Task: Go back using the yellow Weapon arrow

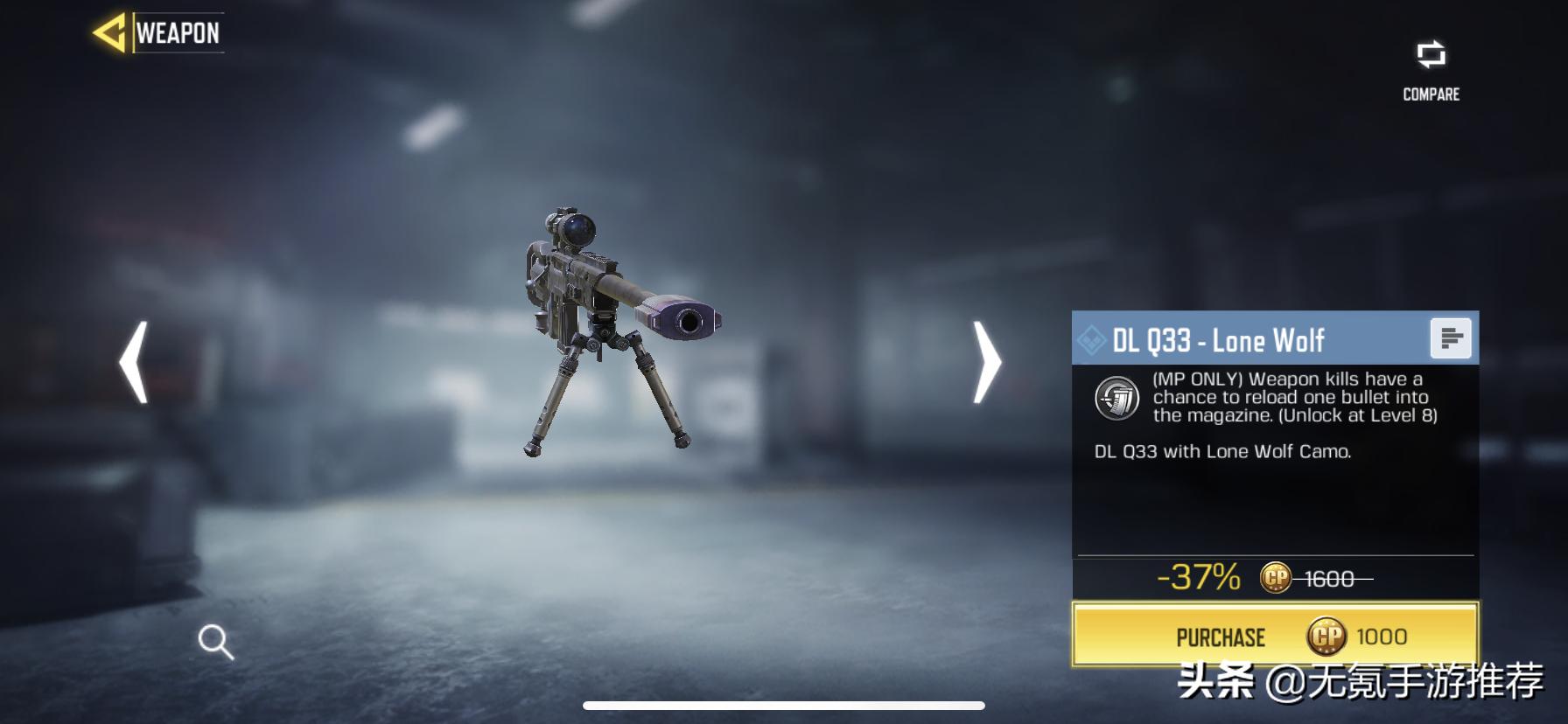Action: click(x=110, y=33)
